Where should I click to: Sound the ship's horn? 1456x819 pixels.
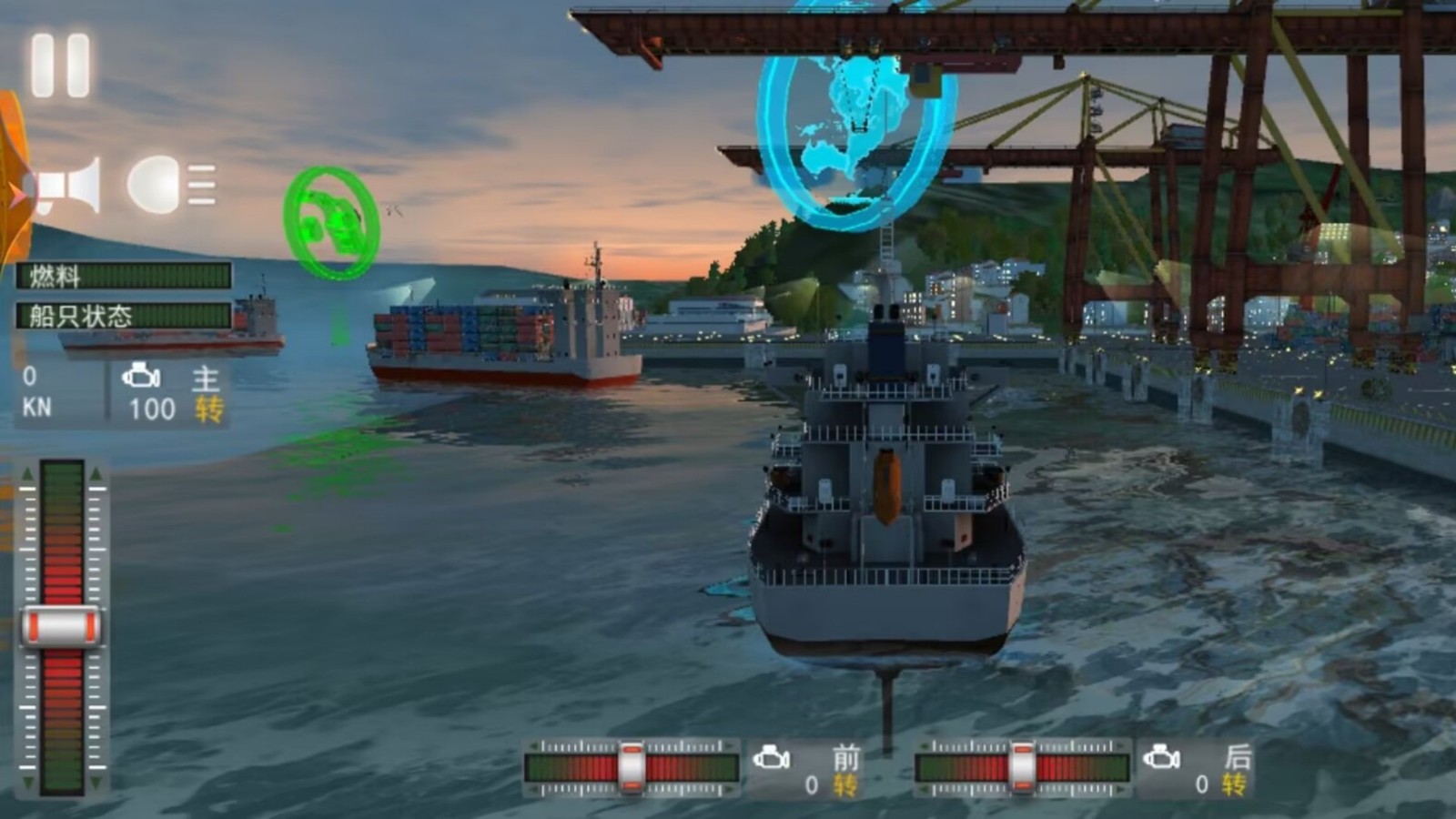coord(70,186)
